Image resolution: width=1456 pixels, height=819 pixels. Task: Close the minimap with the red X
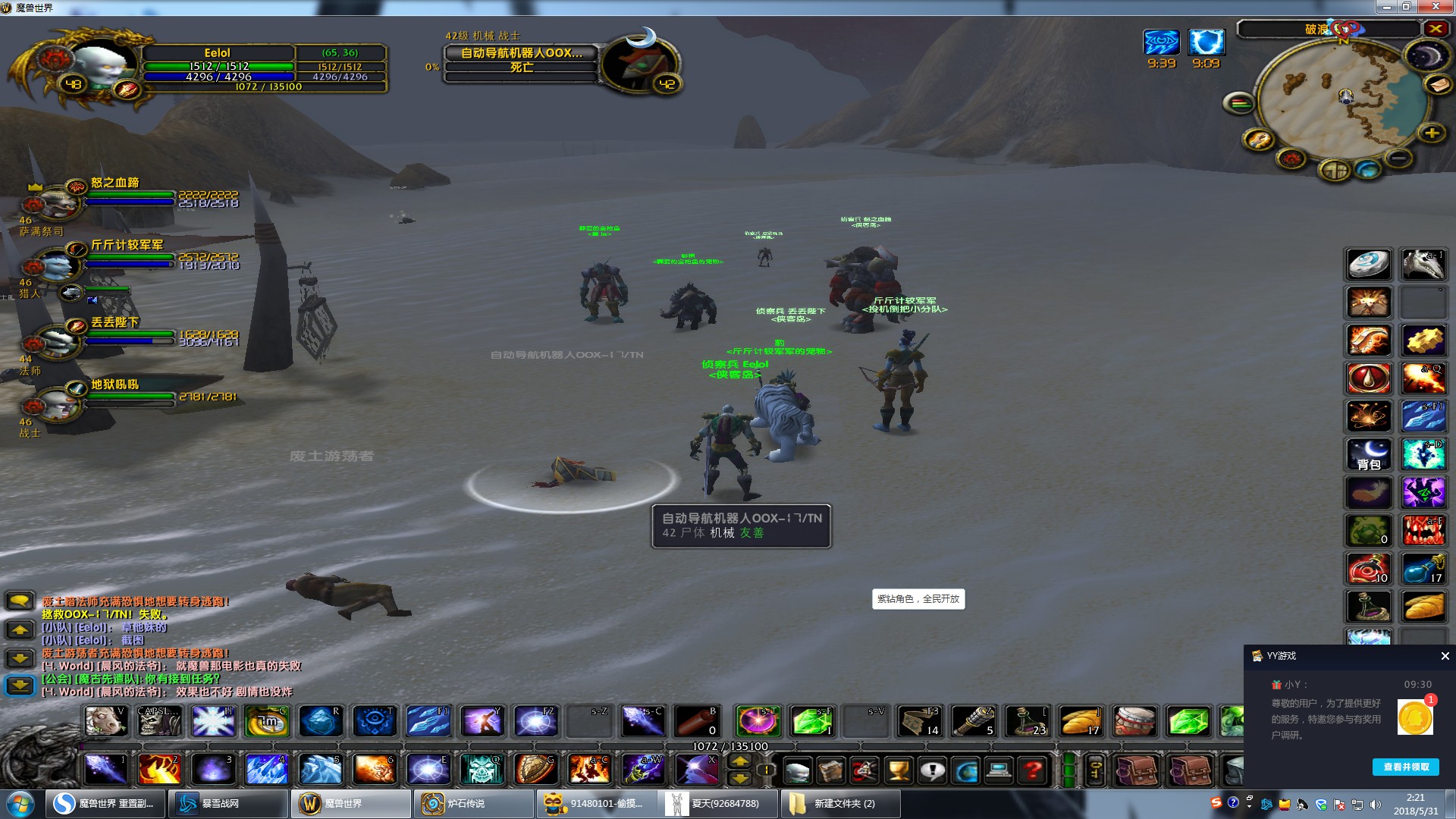click(x=1436, y=29)
